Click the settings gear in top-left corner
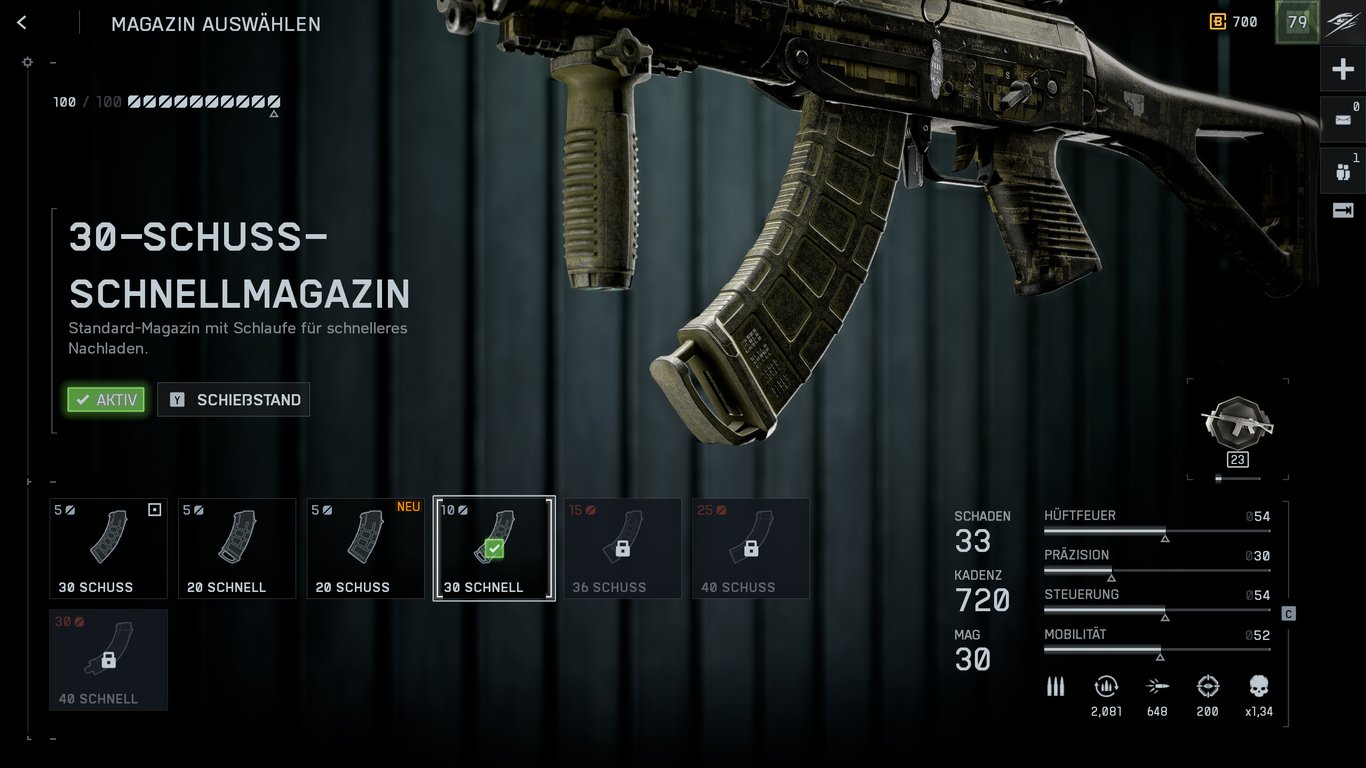This screenshot has width=1366, height=768. (27, 61)
